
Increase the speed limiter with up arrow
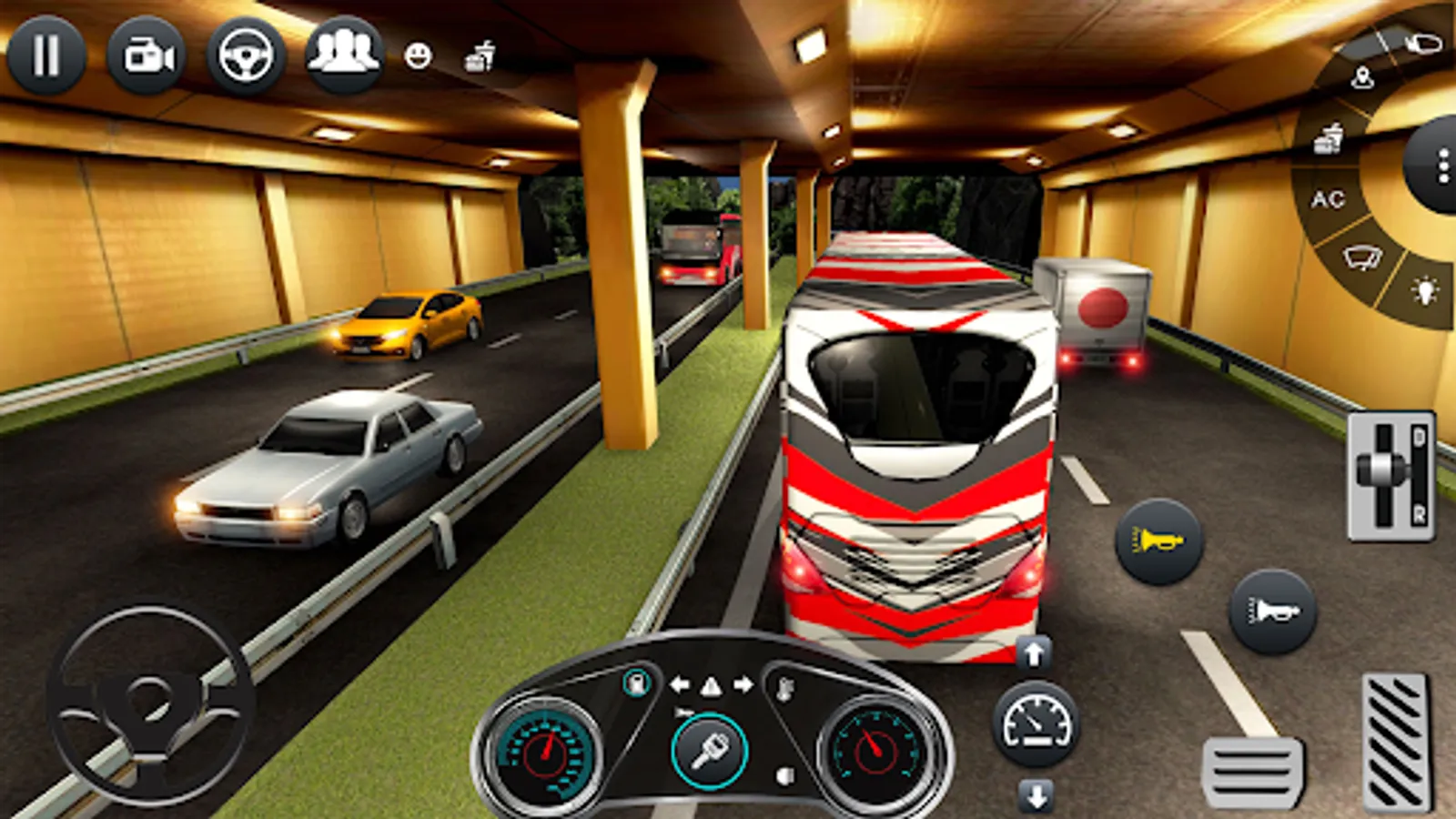1034,652
